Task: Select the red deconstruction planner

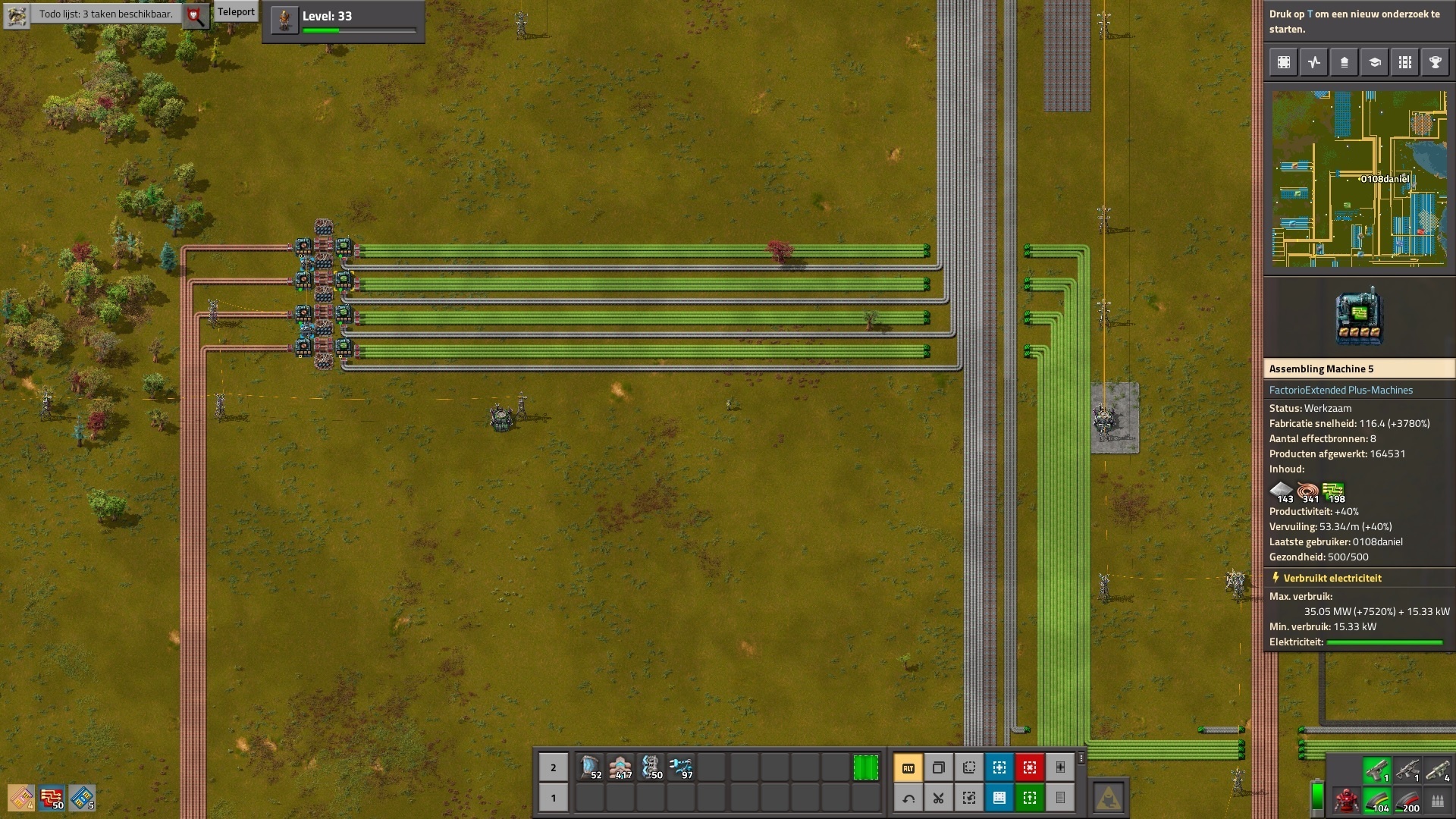Action: pos(1029,767)
